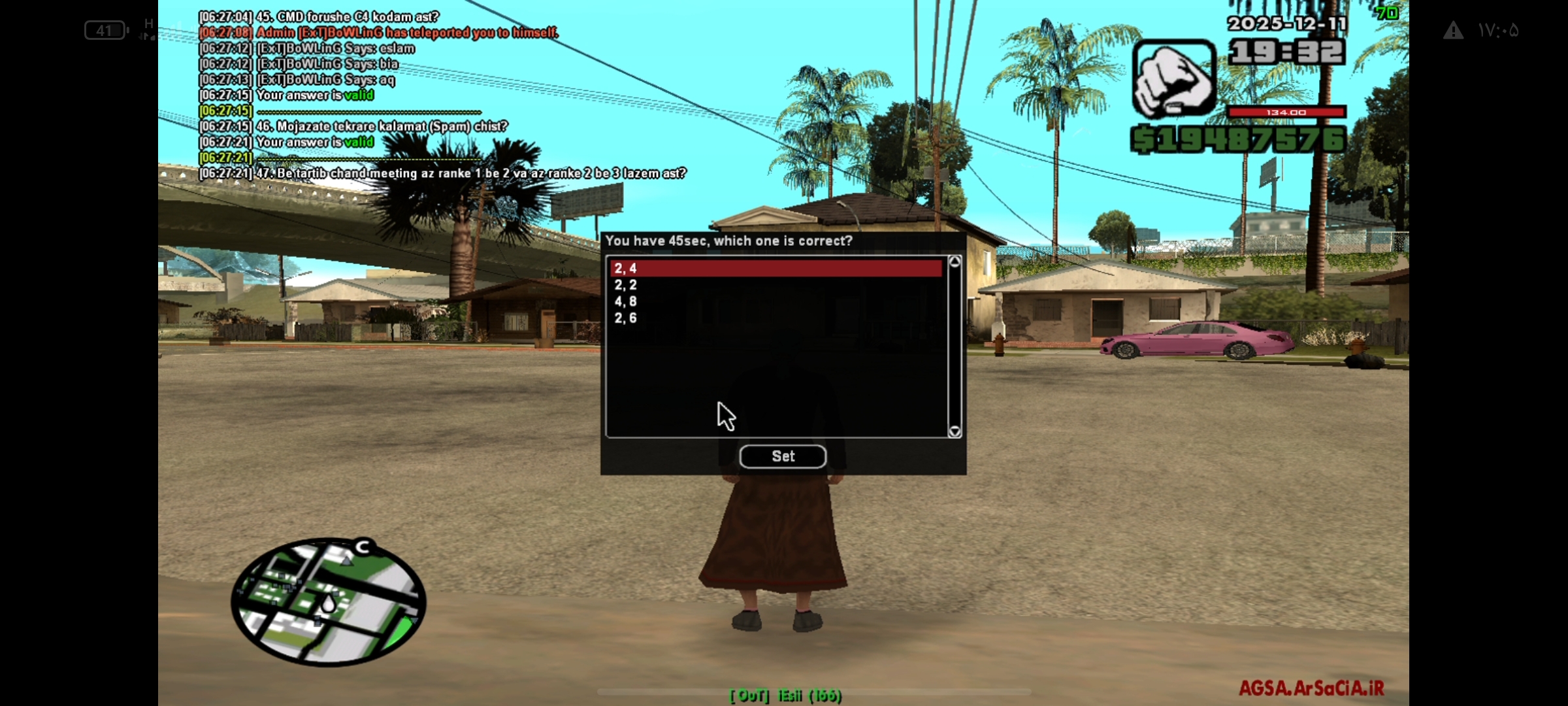Click the fist weapon icon in HUD
This screenshot has height=706, width=1568.
1174,78
